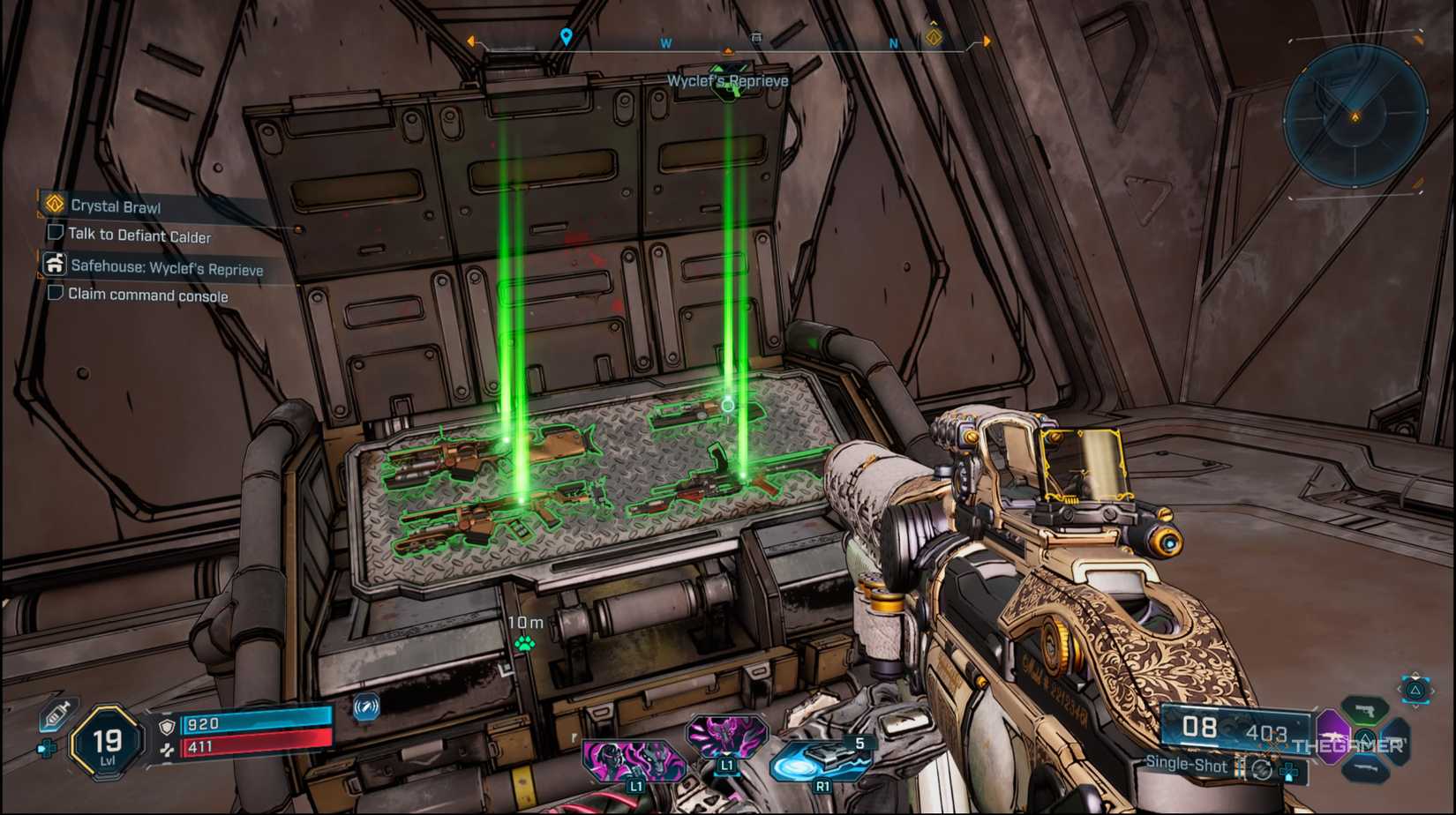
Task: Click the reload circular-arrow button near Single-Shot
Action: 1261,770
